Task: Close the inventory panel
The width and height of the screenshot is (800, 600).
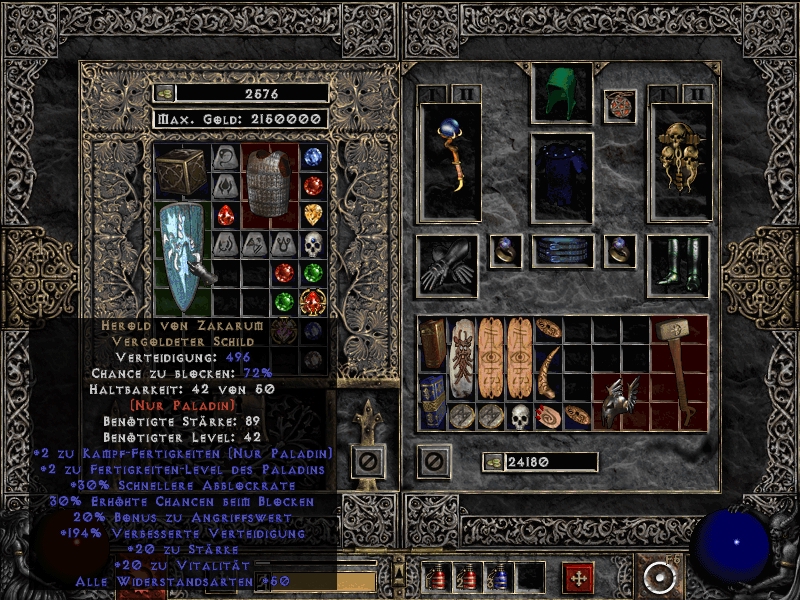Action: click(434, 462)
